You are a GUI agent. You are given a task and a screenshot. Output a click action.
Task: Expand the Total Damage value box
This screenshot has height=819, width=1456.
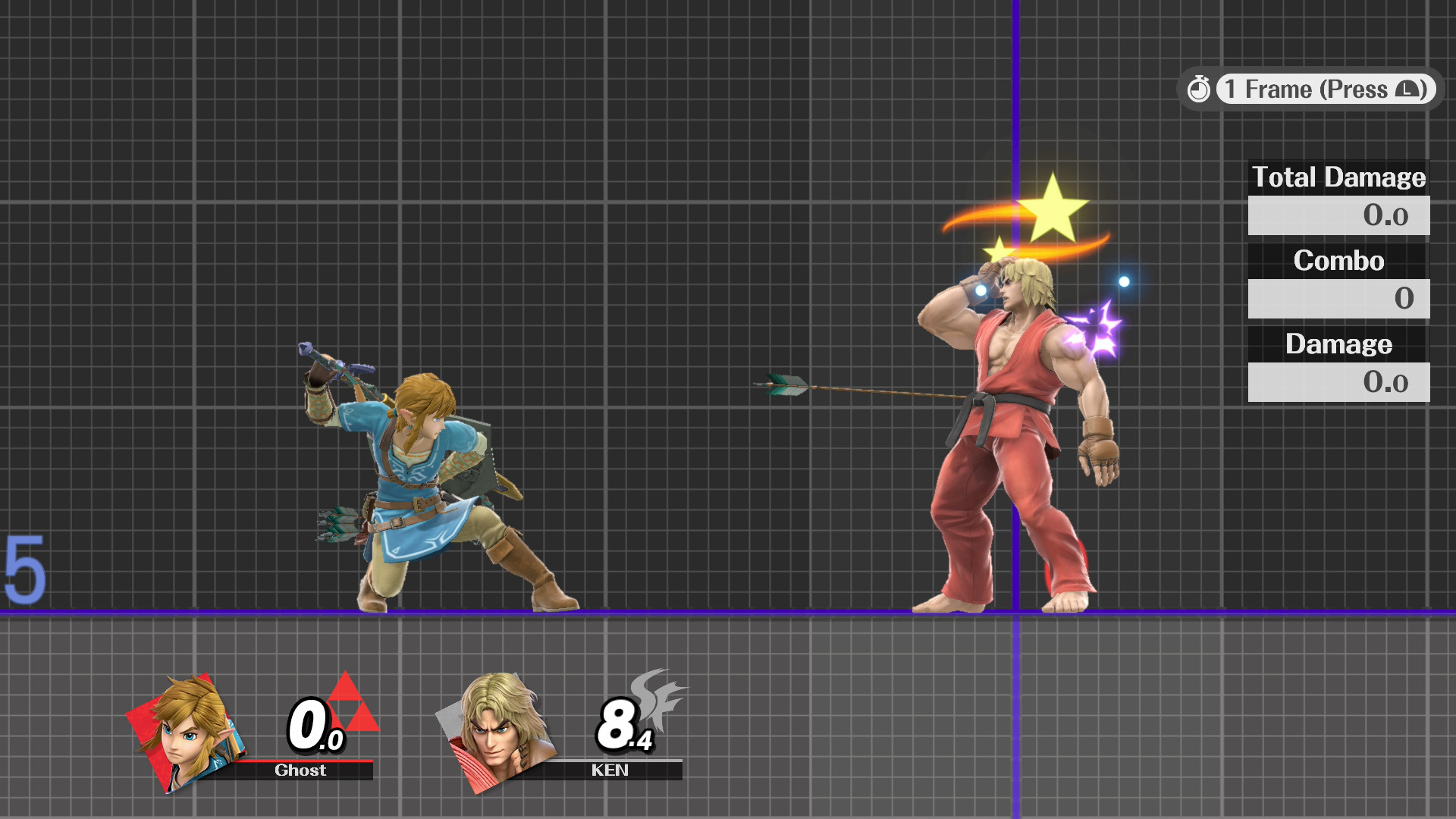pos(1338,215)
